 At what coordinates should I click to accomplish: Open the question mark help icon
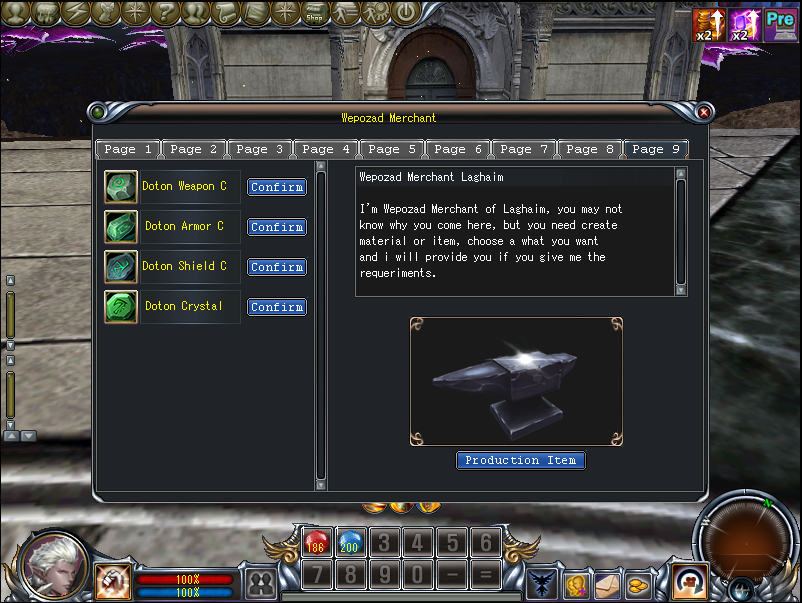166,13
